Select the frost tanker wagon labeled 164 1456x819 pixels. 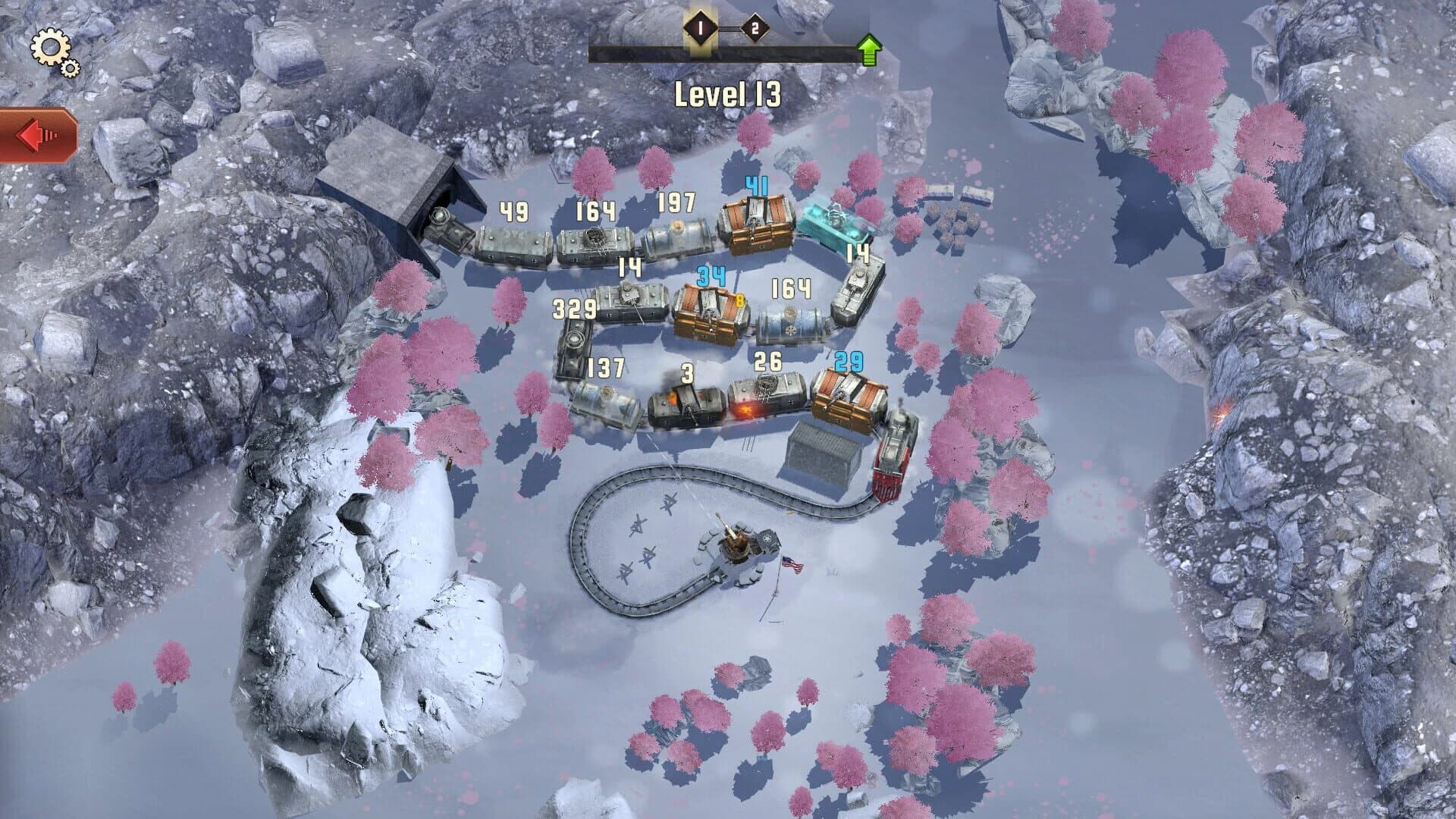[x=789, y=326]
